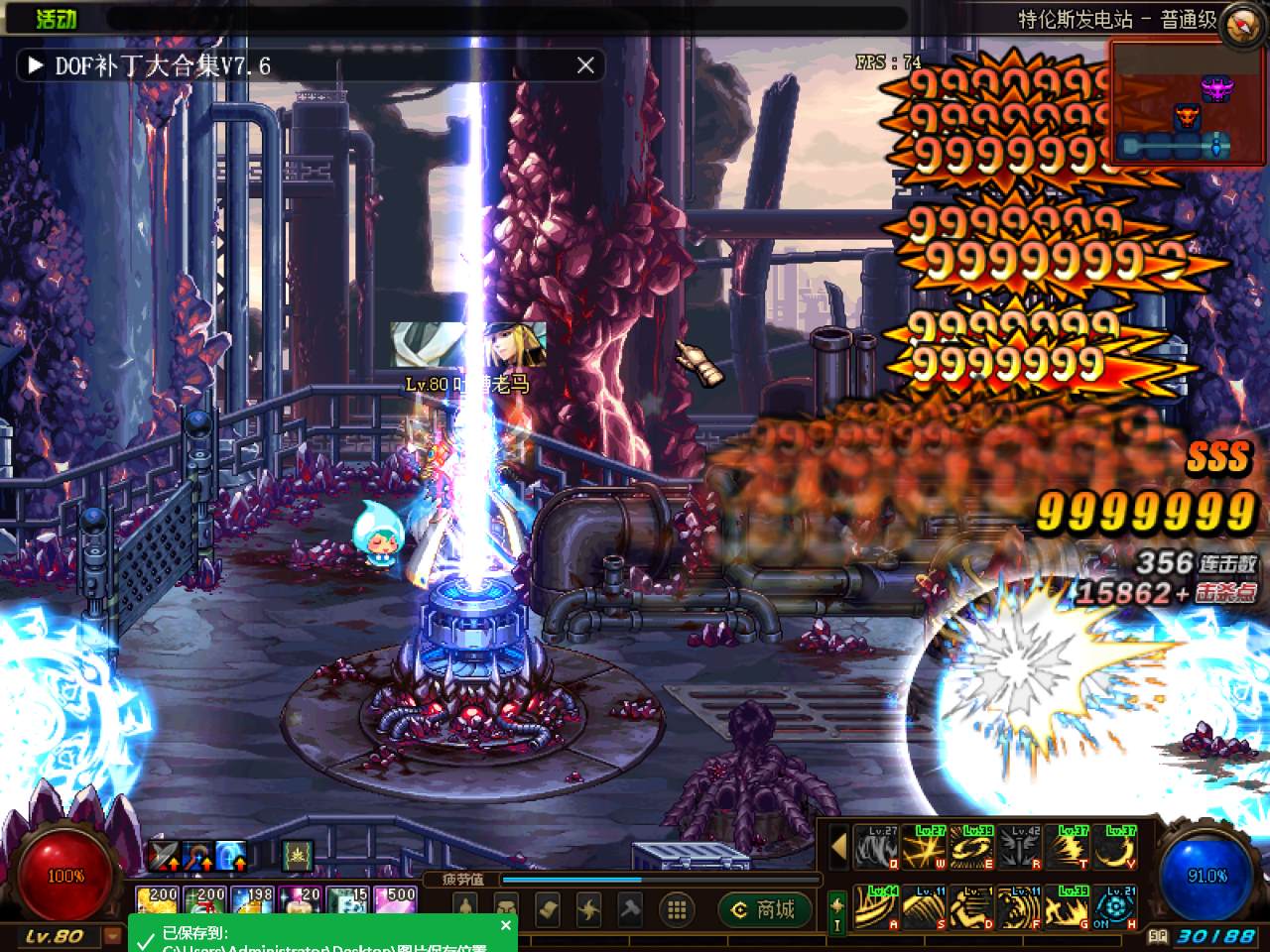Open the 活动 events button
The width and height of the screenshot is (1270, 952).
click(56, 18)
